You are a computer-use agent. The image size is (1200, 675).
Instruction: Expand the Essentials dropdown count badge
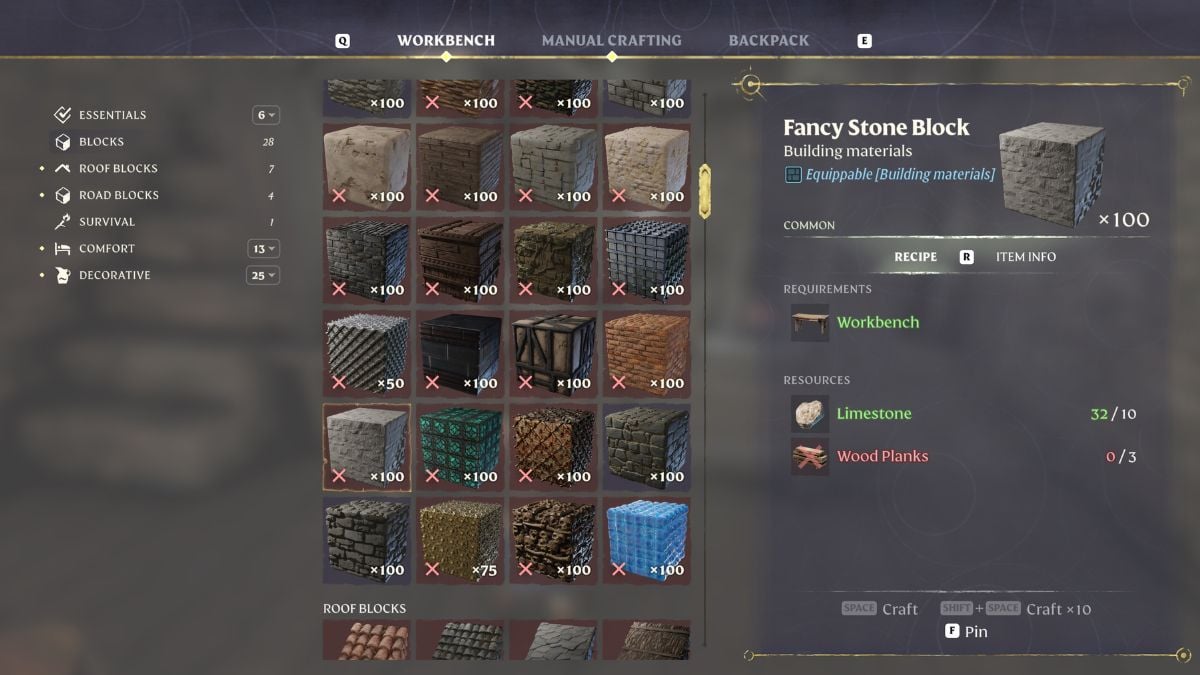tap(266, 115)
